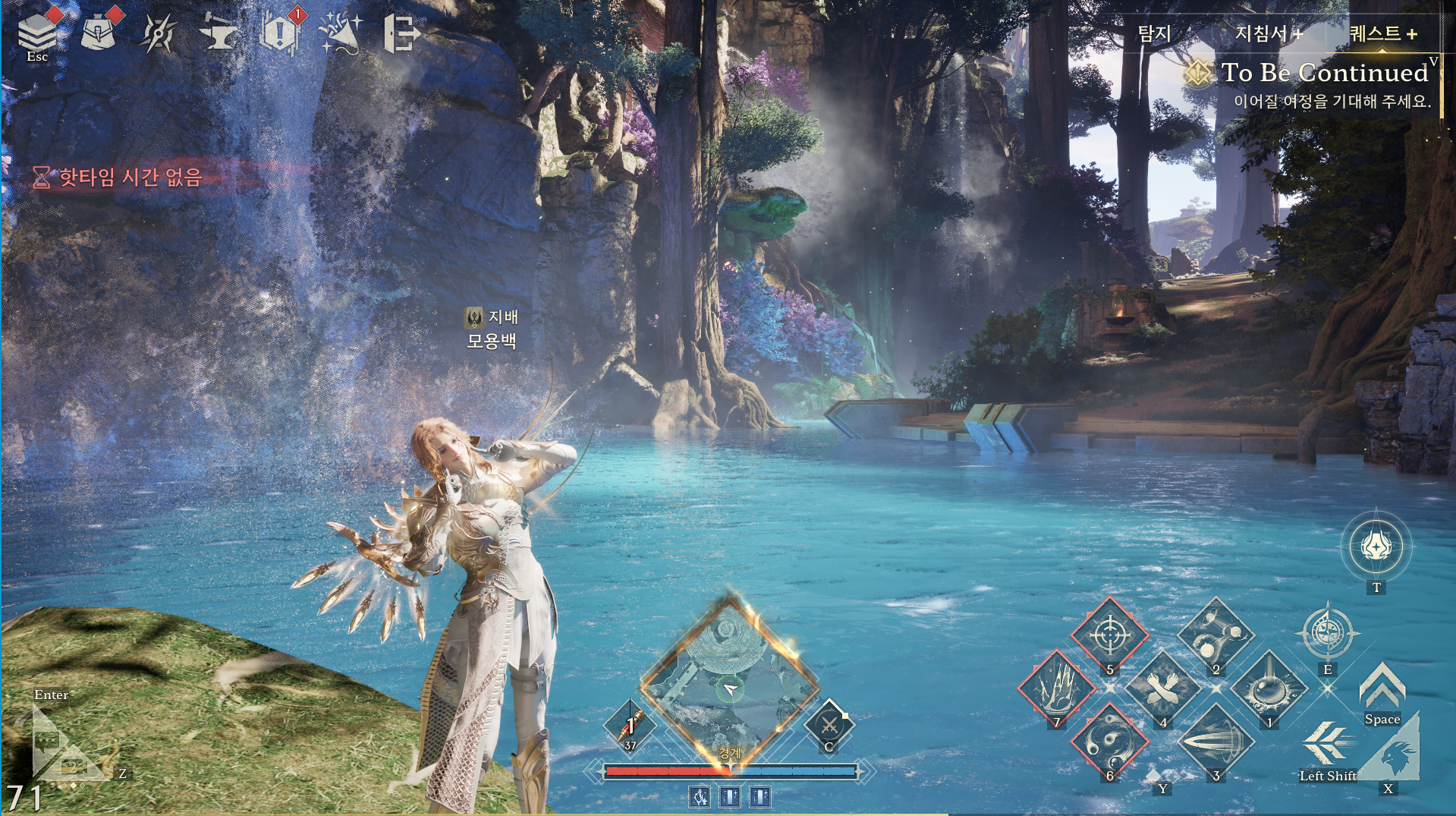Open the anvil crafting menu
The image size is (1456, 816).
tap(219, 33)
